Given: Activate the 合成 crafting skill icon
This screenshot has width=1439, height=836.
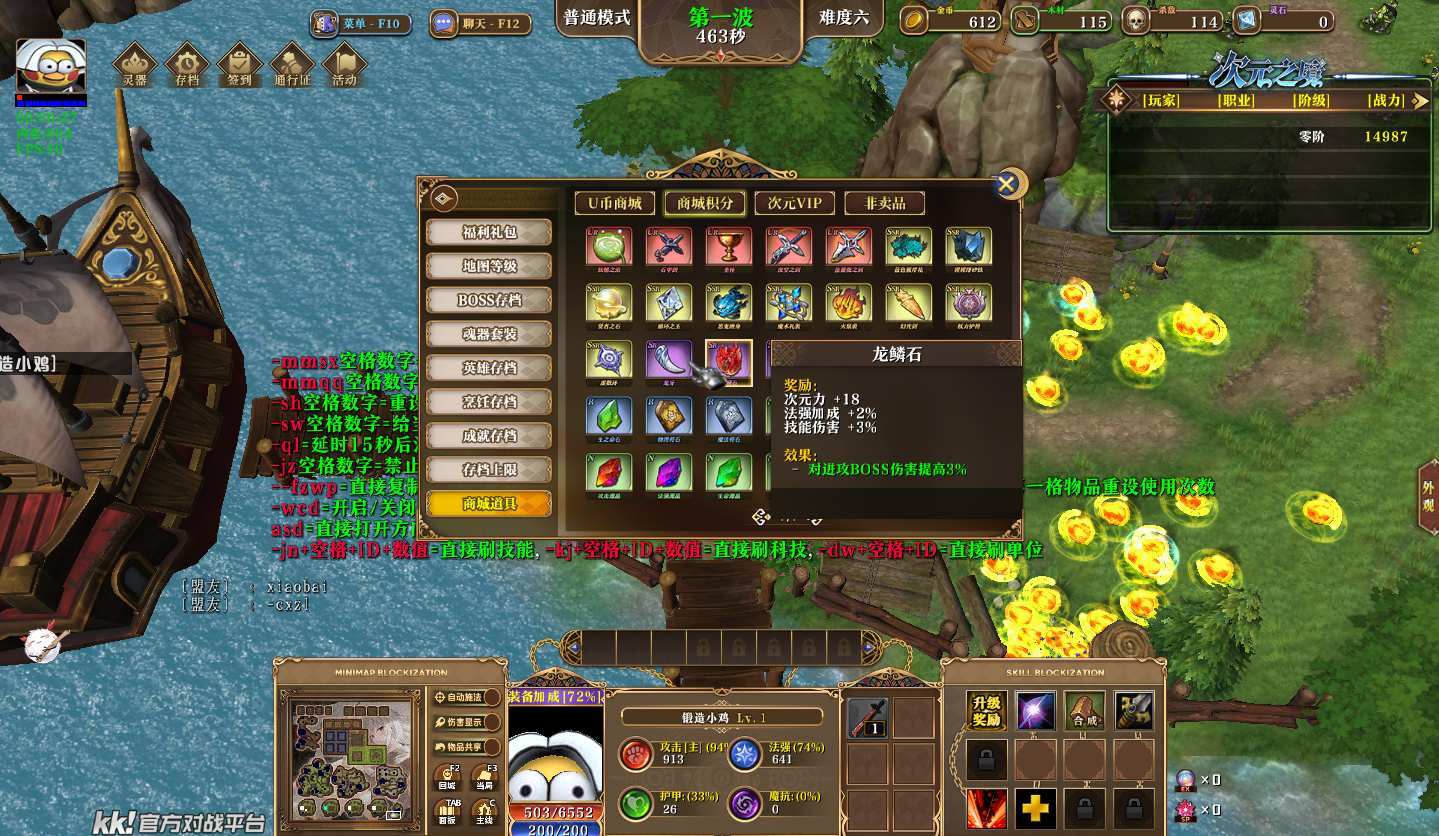Looking at the screenshot, I should point(1085,711).
